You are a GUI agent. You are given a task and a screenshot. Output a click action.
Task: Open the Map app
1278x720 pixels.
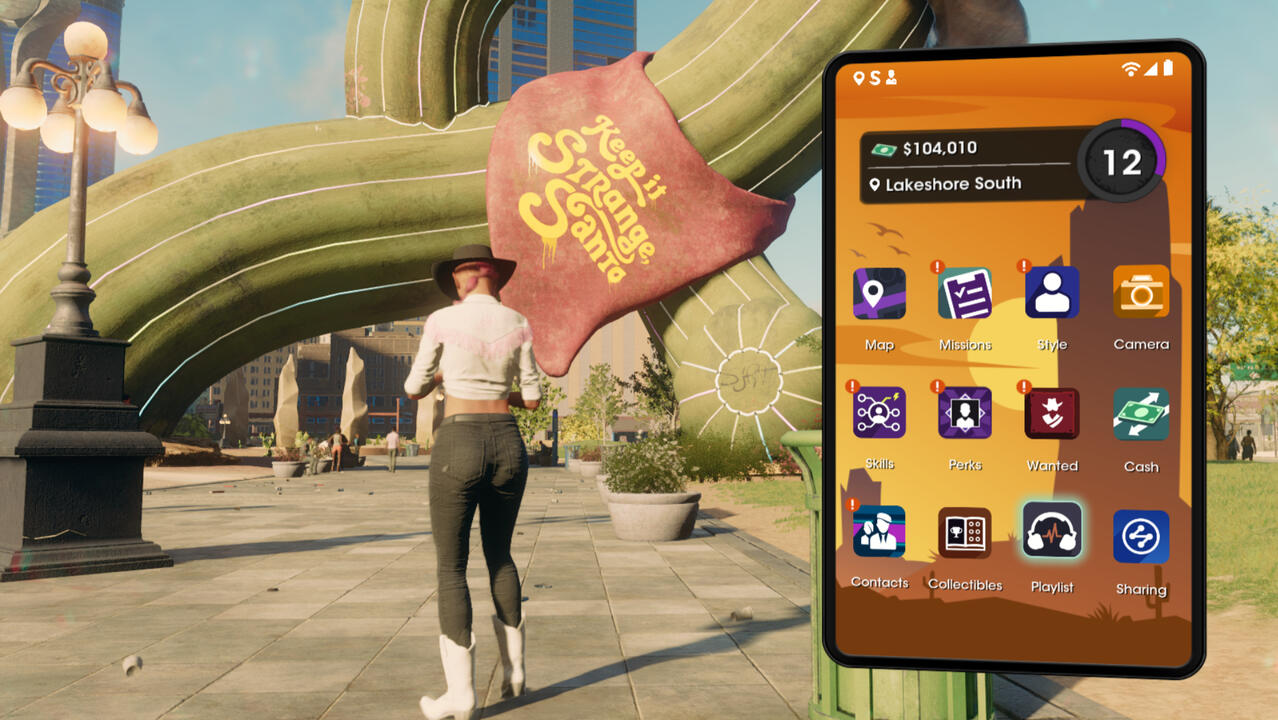click(879, 294)
